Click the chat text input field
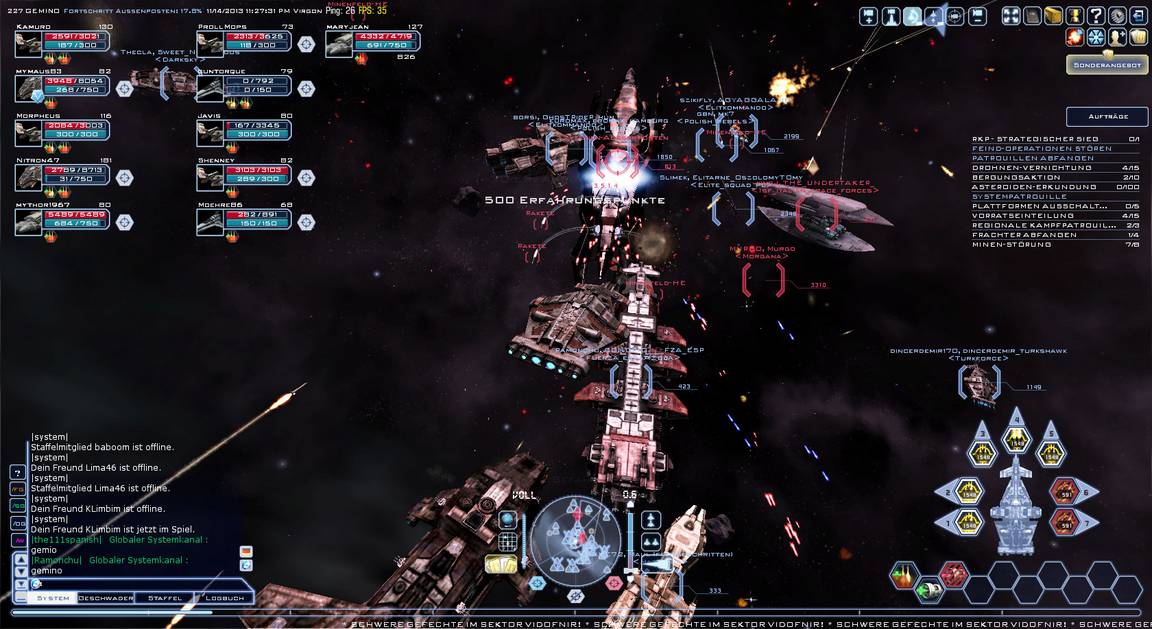This screenshot has height=629, width=1152. point(130,584)
